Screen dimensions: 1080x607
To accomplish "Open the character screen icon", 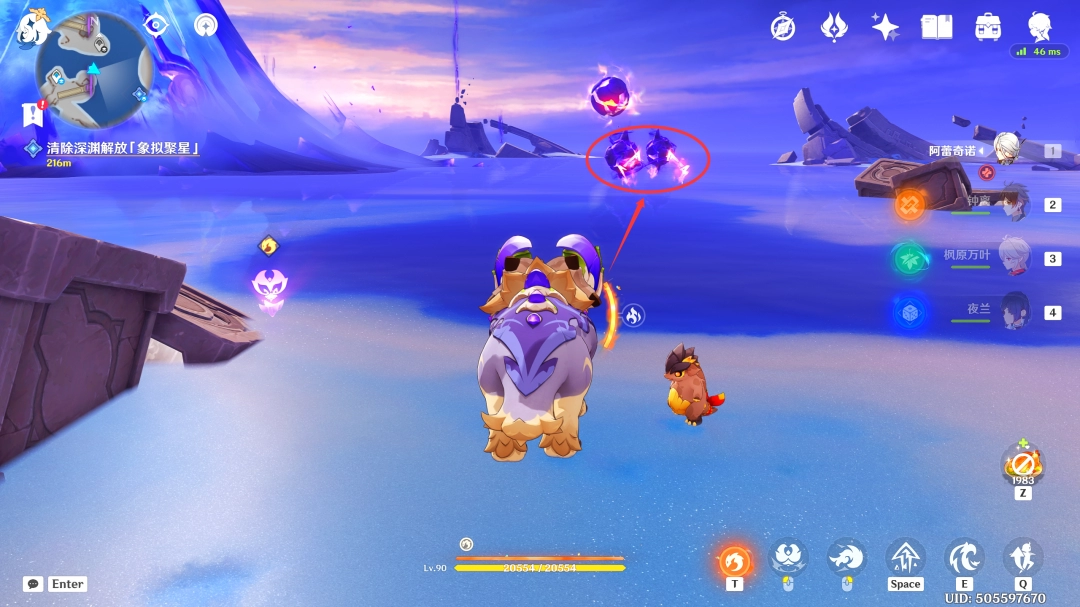I will tap(1040, 27).
